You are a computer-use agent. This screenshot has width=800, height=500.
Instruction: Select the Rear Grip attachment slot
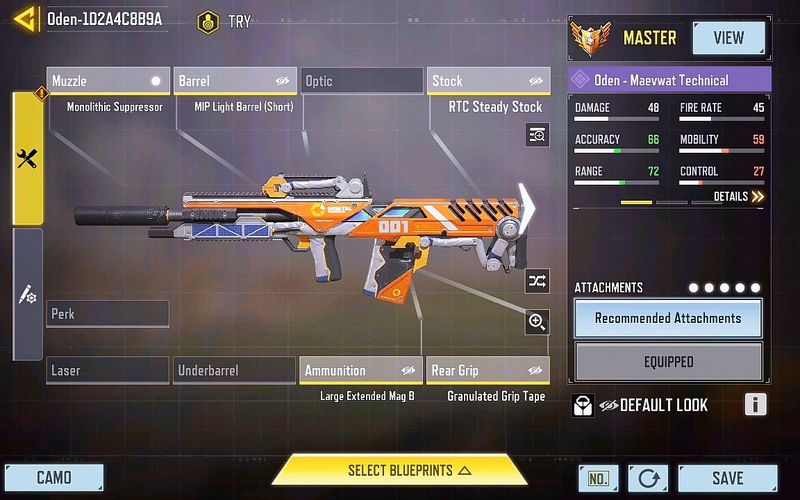488,370
